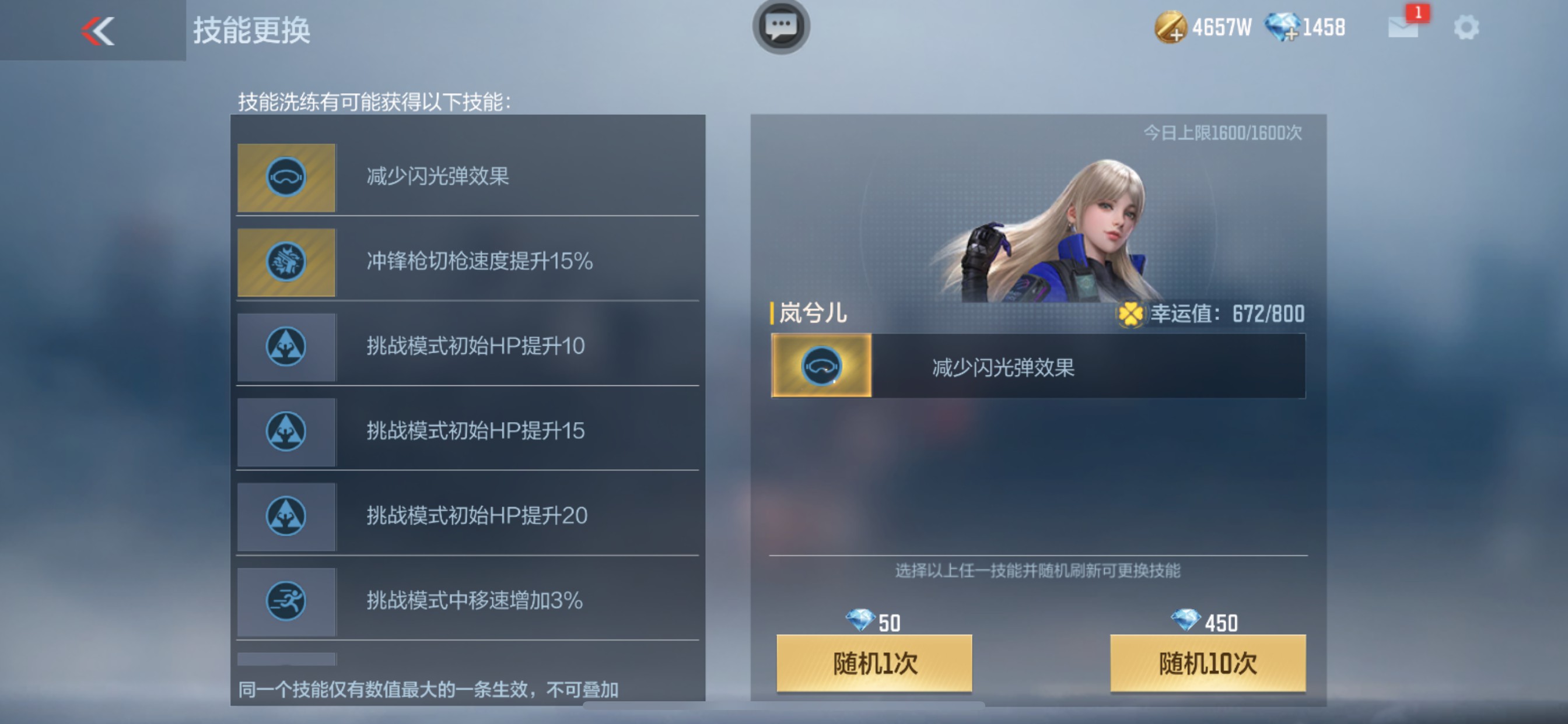Click the 挑战模式初始HP提升20 skill icon
Screen dimensions: 1568x724
(286, 516)
